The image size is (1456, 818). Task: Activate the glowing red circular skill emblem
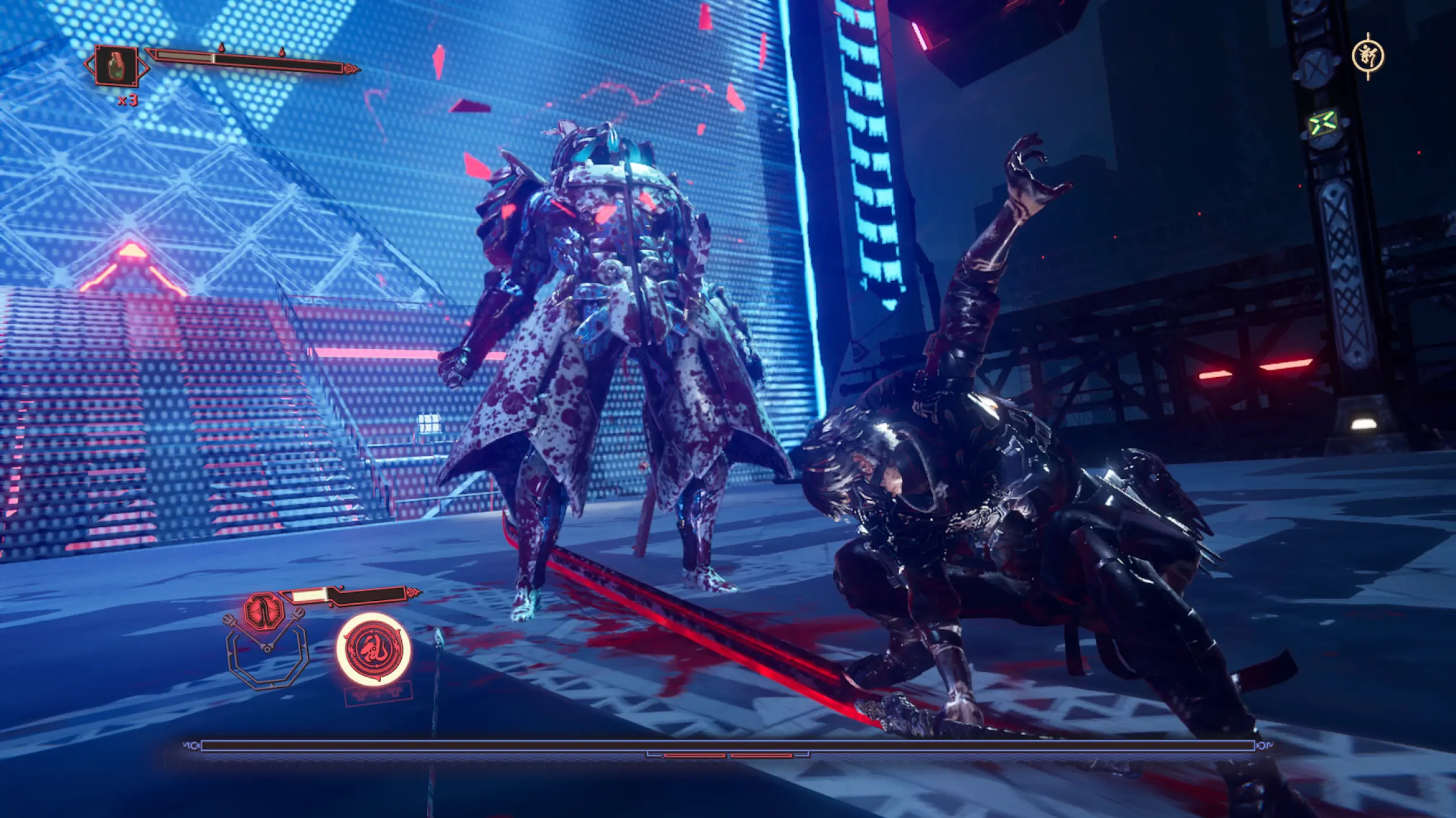373,649
